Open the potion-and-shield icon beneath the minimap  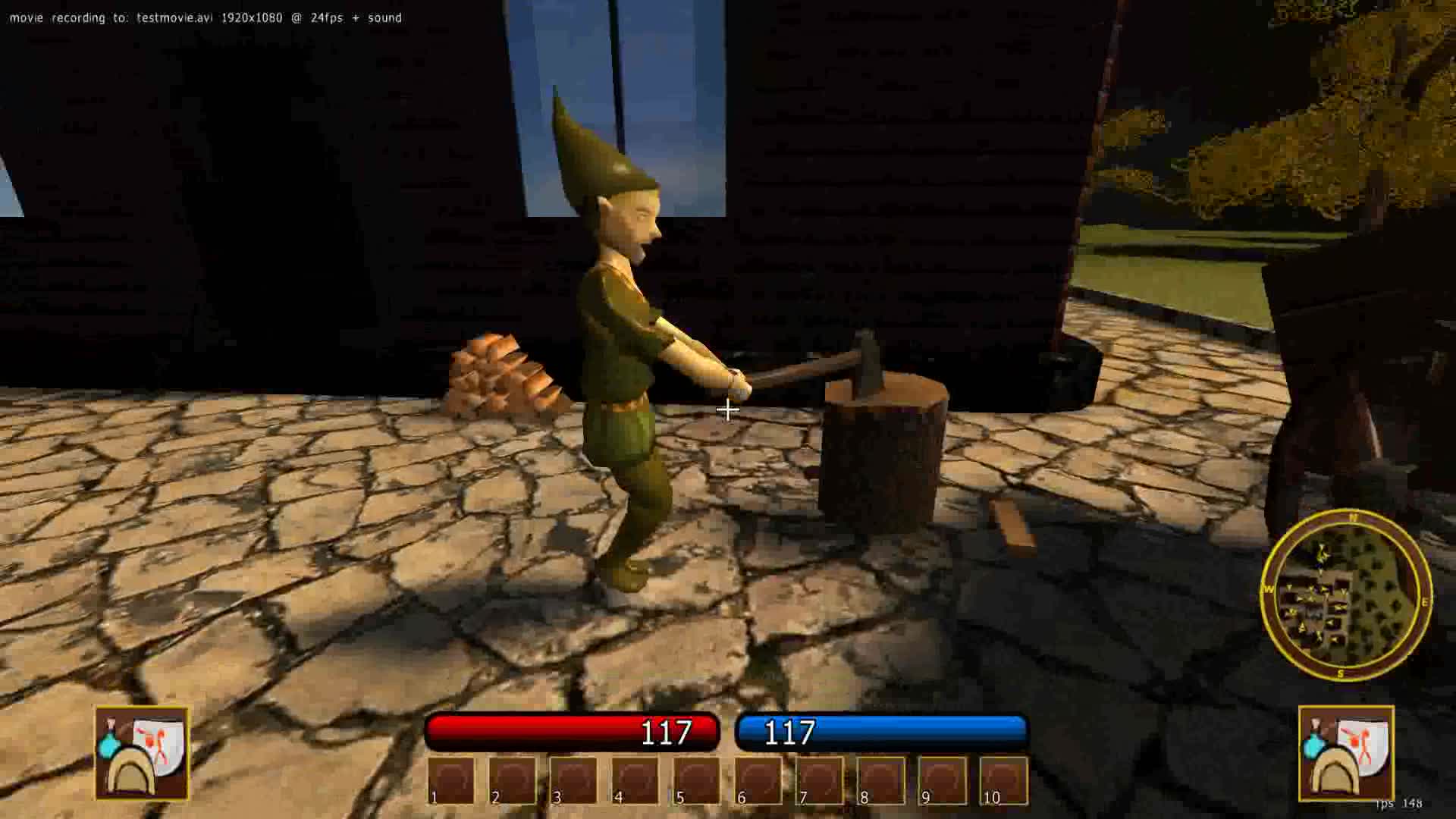click(x=1346, y=753)
